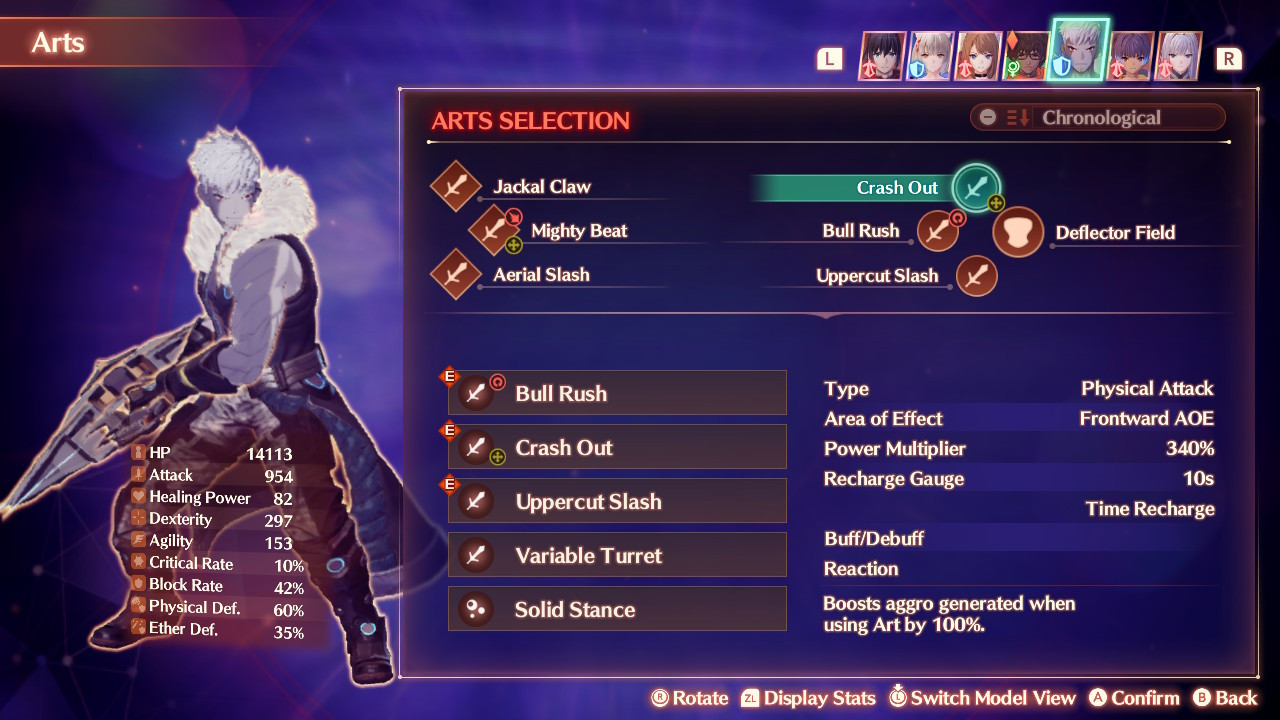The width and height of the screenshot is (1280, 720).
Task: Select the Bull Rush art icon
Action: [x=937, y=230]
